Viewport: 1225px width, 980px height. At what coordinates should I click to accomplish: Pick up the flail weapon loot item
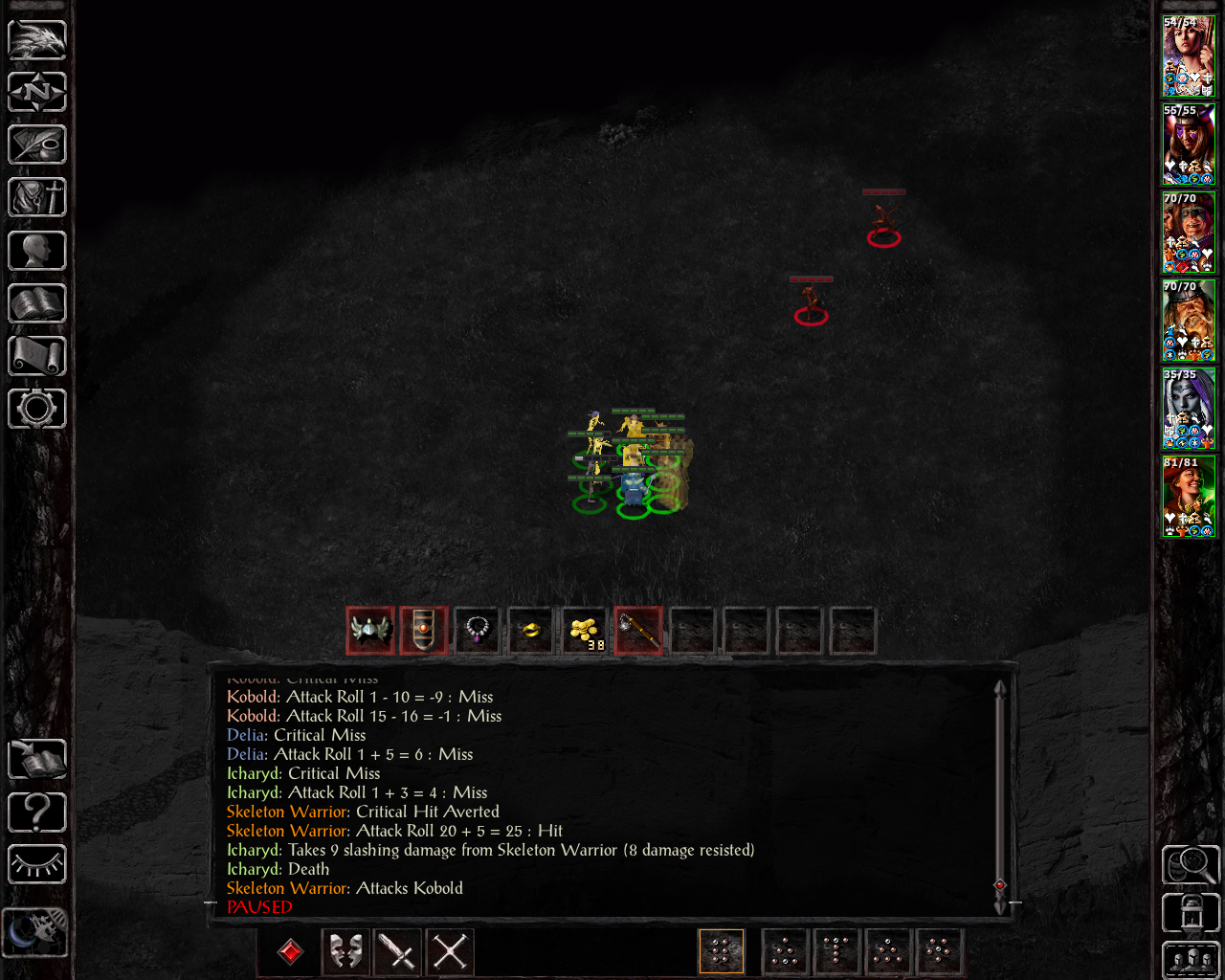638,631
